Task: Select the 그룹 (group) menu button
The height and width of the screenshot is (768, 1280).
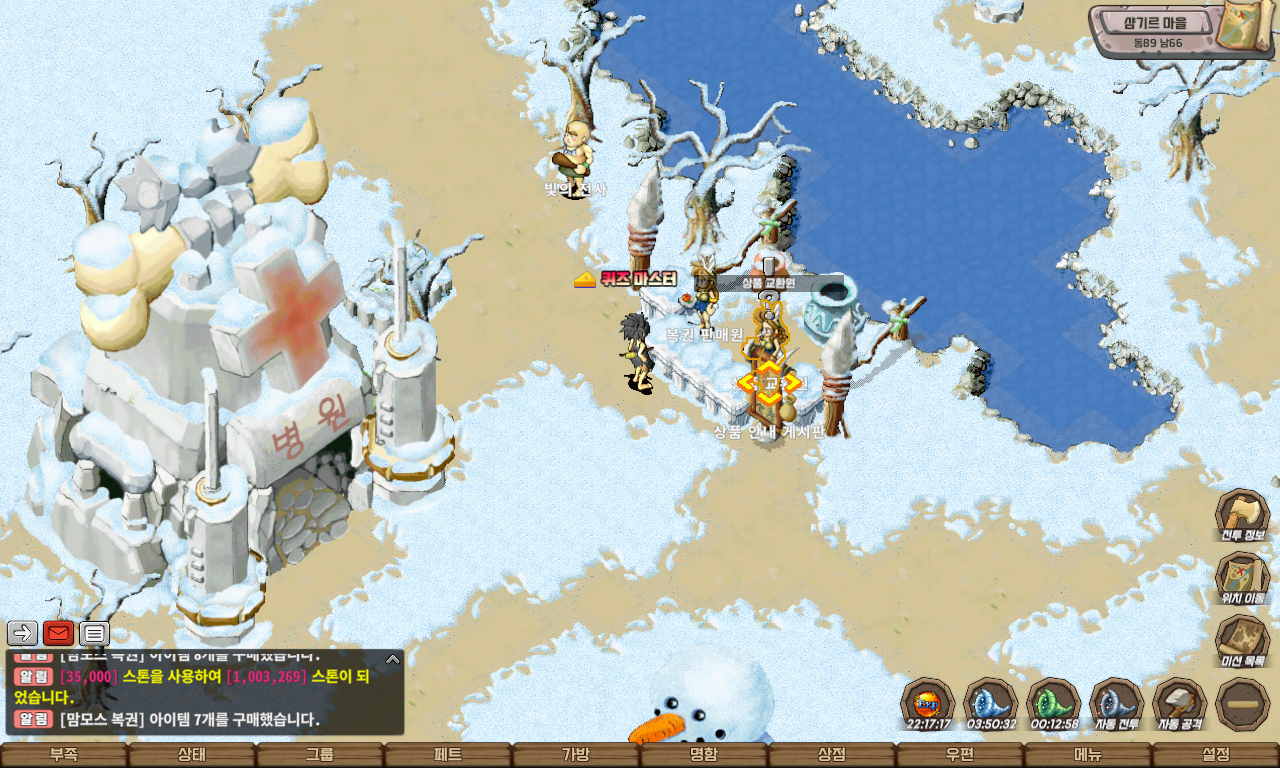Action: pyautogui.click(x=320, y=755)
